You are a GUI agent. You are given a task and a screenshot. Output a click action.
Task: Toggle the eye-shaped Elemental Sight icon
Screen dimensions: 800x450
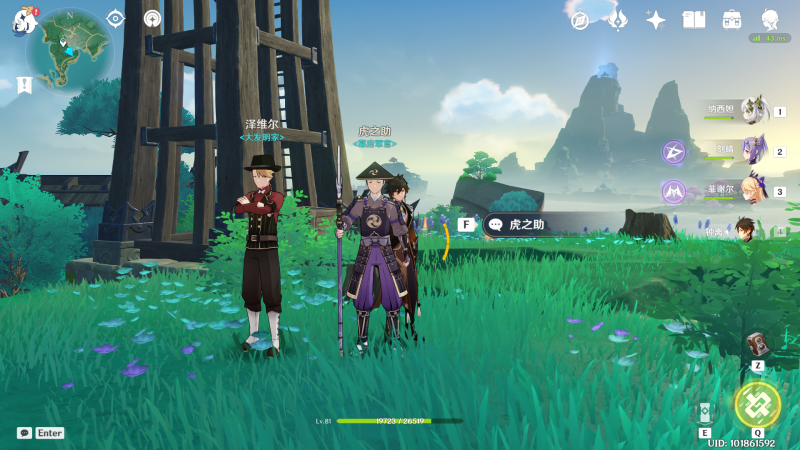click(x=116, y=18)
